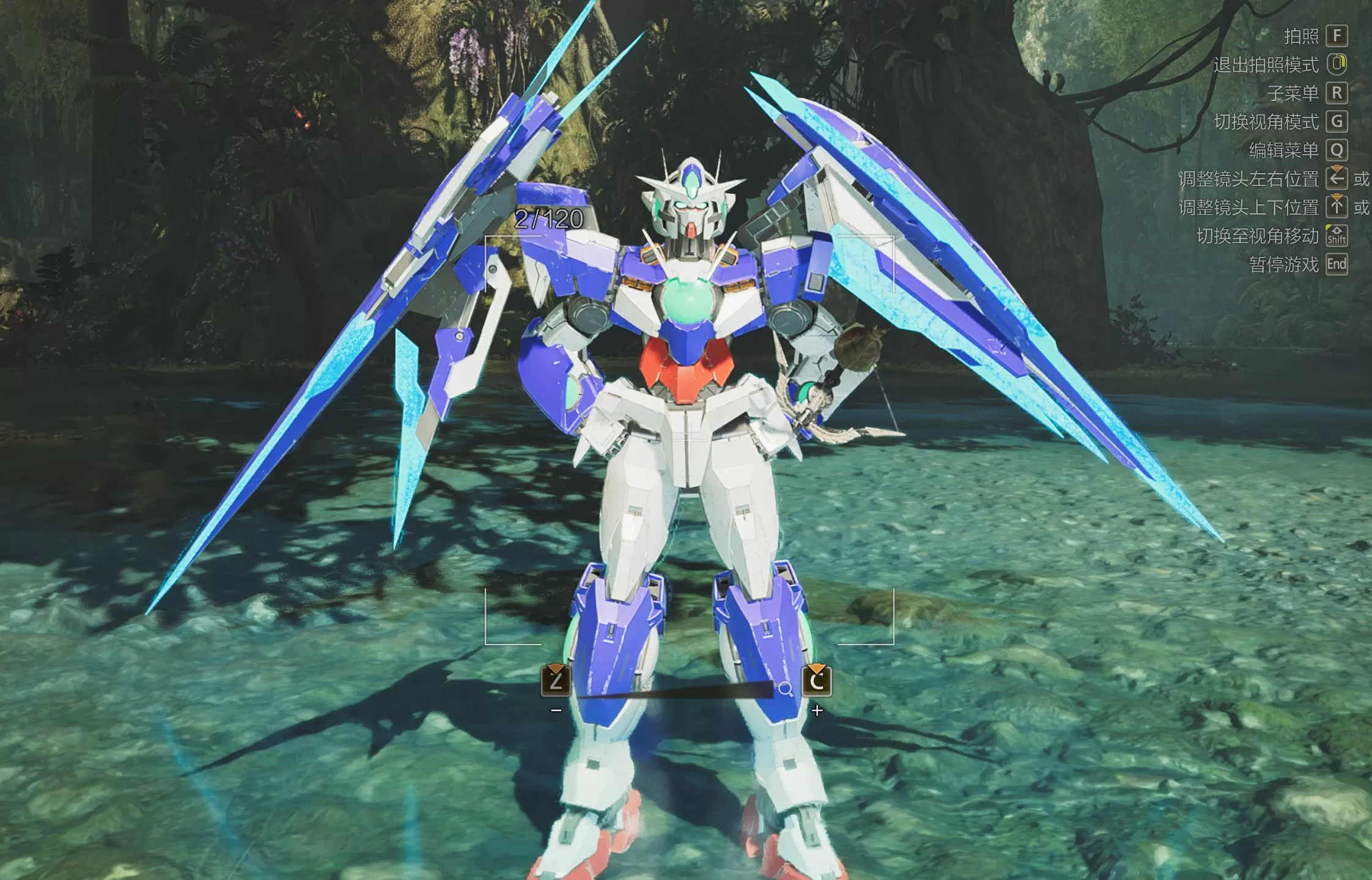Click the Q key icon for edit menu
1372x880 pixels.
[x=1337, y=150]
